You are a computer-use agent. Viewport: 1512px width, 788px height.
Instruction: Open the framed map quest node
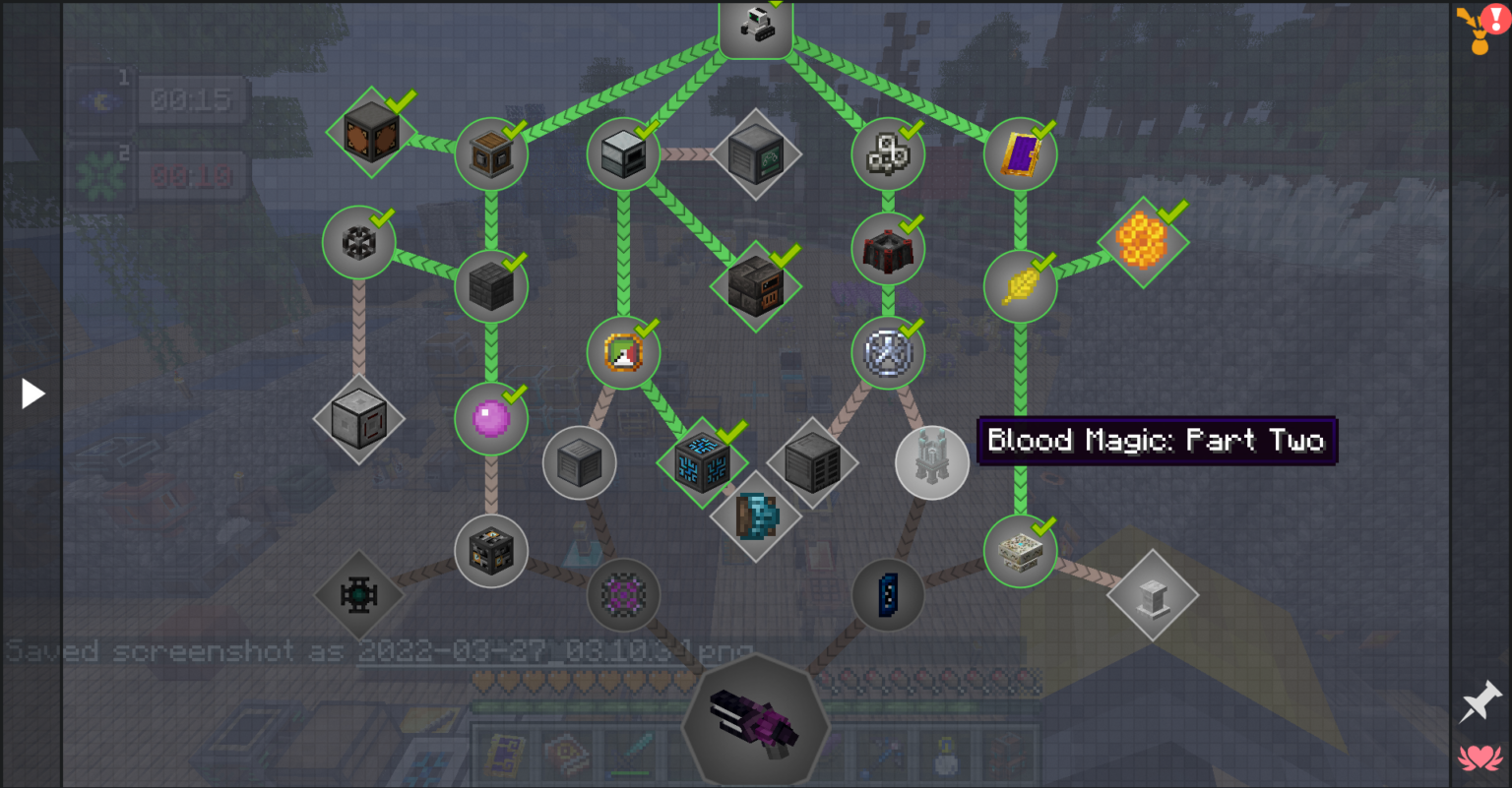[623, 352]
